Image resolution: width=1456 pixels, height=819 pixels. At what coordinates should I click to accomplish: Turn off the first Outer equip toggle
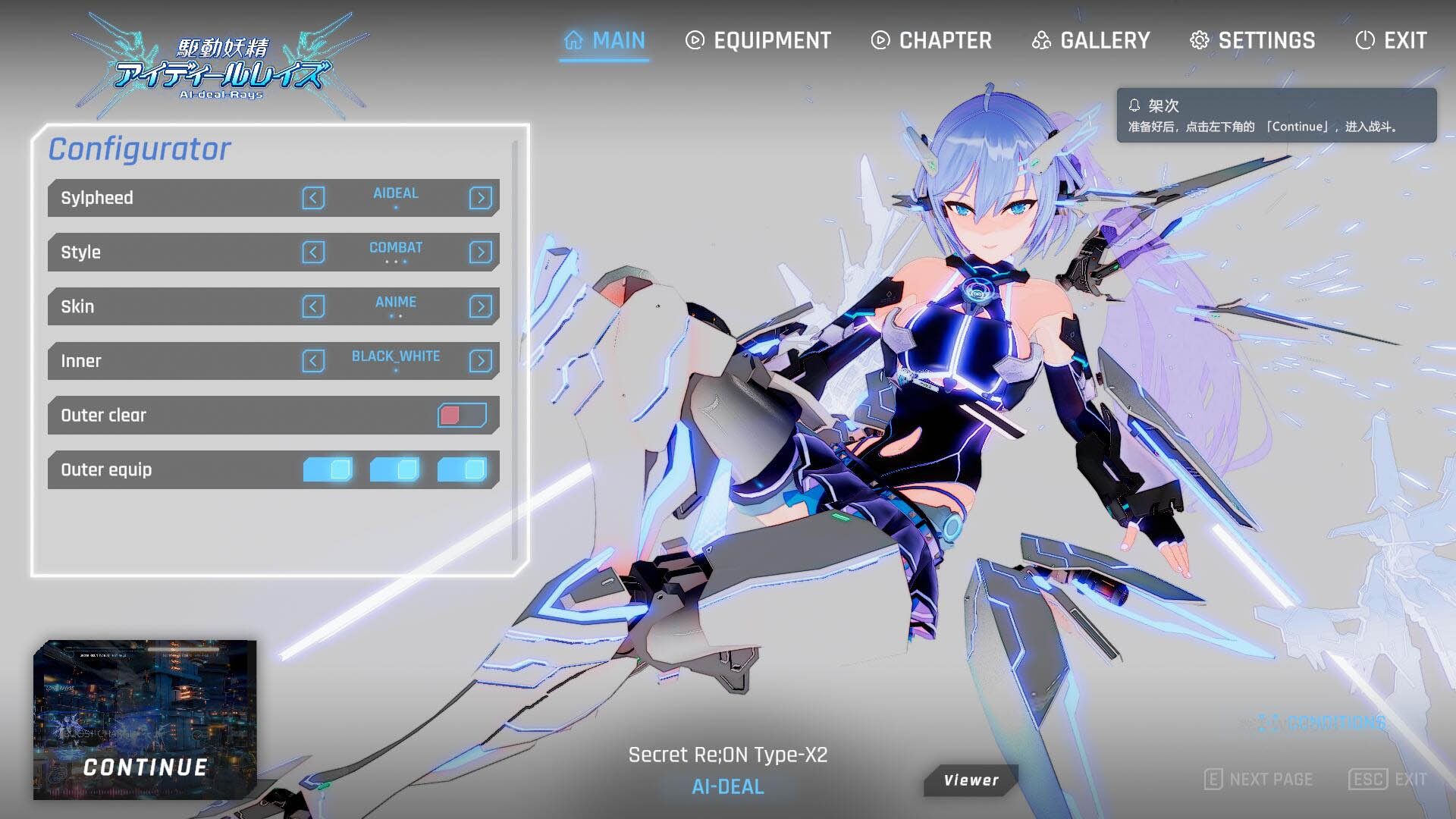click(327, 470)
